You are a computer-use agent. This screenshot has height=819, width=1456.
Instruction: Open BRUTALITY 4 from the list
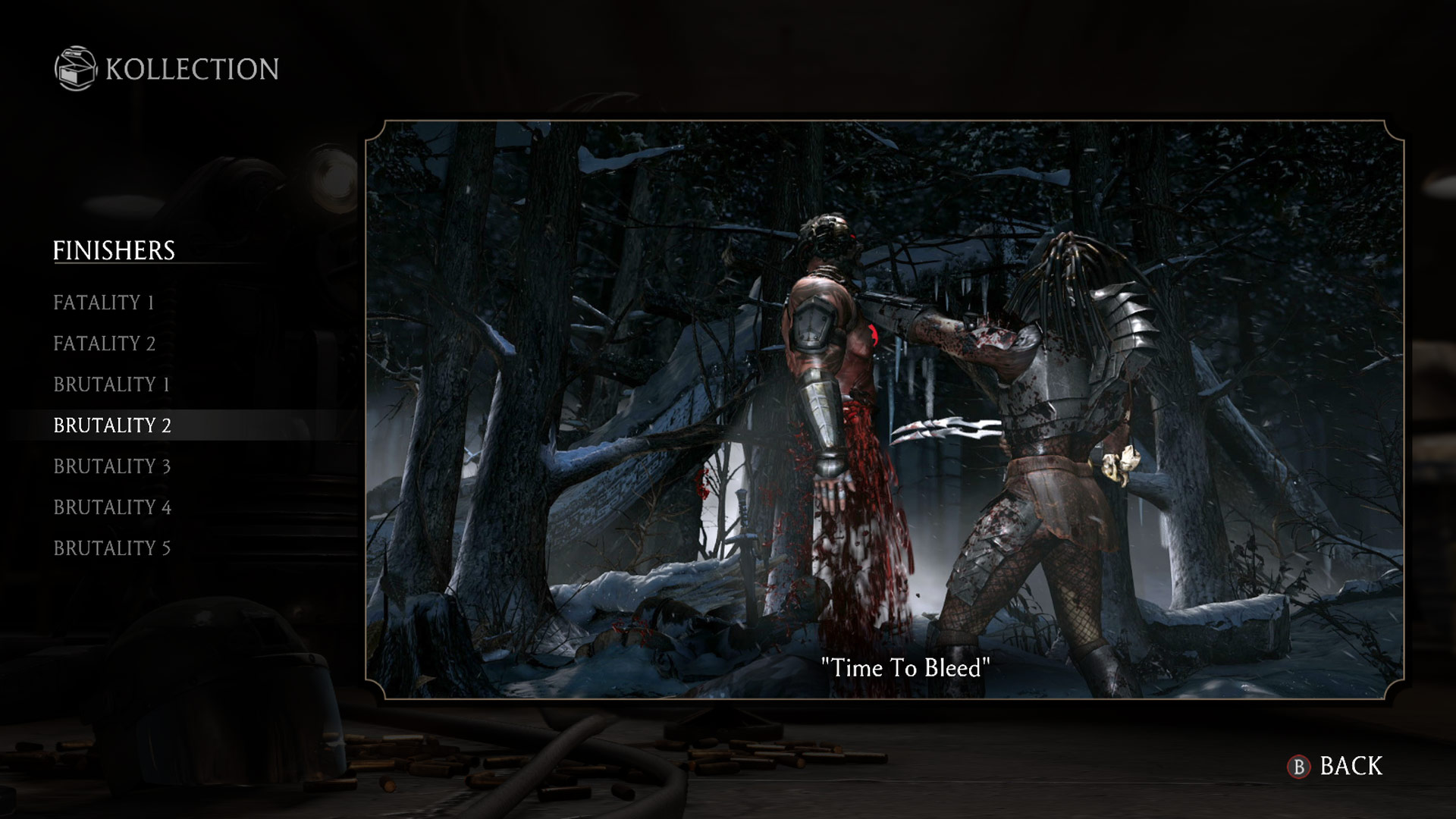[112, 507]
